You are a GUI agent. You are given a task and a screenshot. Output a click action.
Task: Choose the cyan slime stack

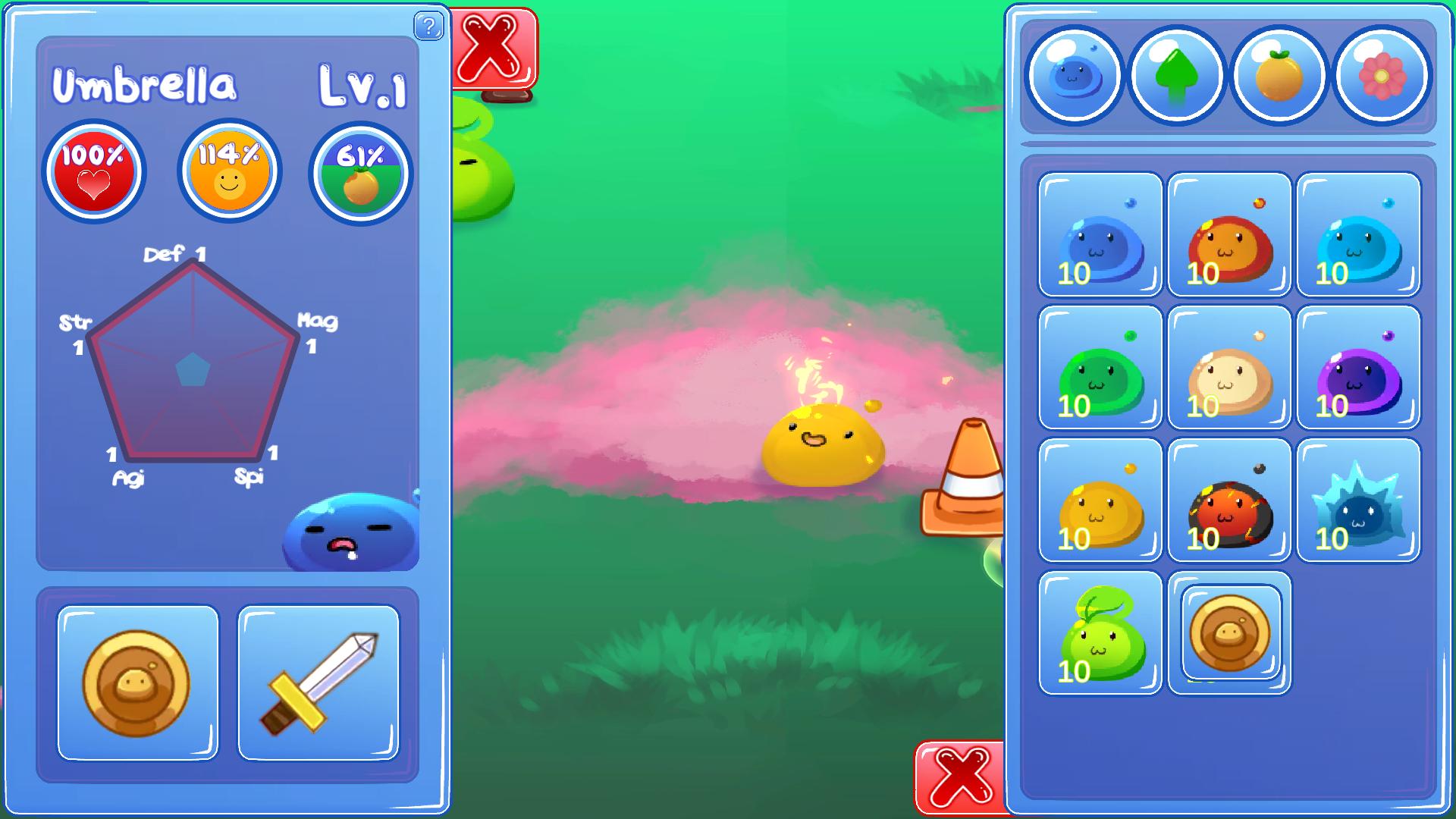[x=1357, y=235]
